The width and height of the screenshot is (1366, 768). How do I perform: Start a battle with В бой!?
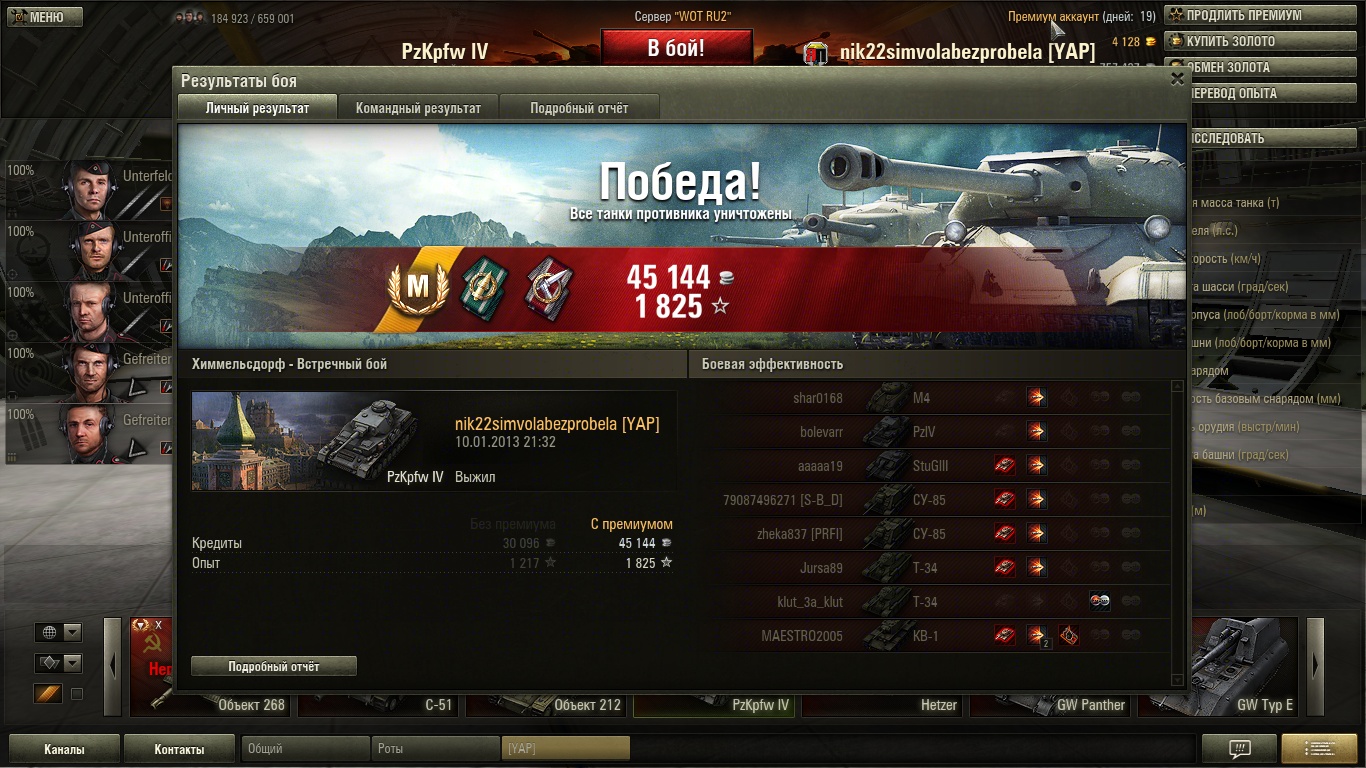676,48
